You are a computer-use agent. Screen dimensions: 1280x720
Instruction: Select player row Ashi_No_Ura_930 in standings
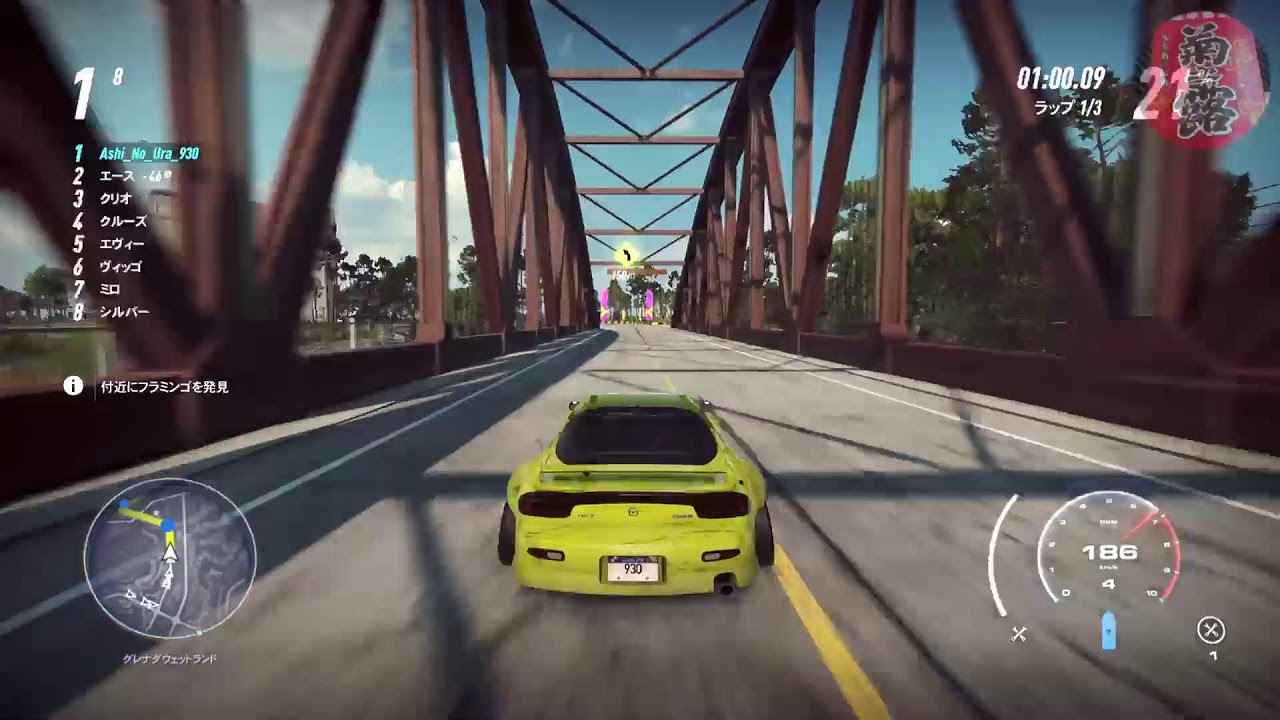[x=148, y=154]
